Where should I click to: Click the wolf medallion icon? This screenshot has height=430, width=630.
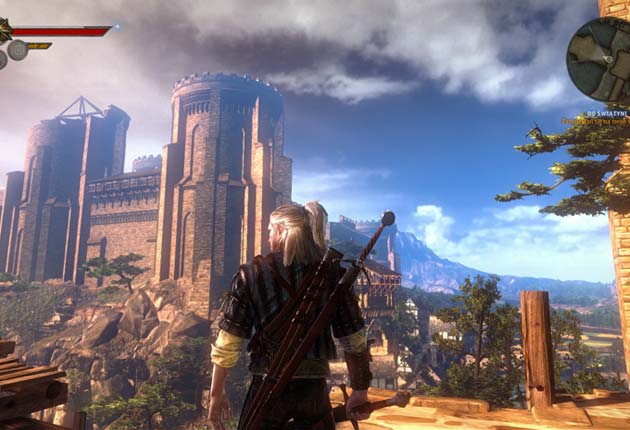click(4, 30)
